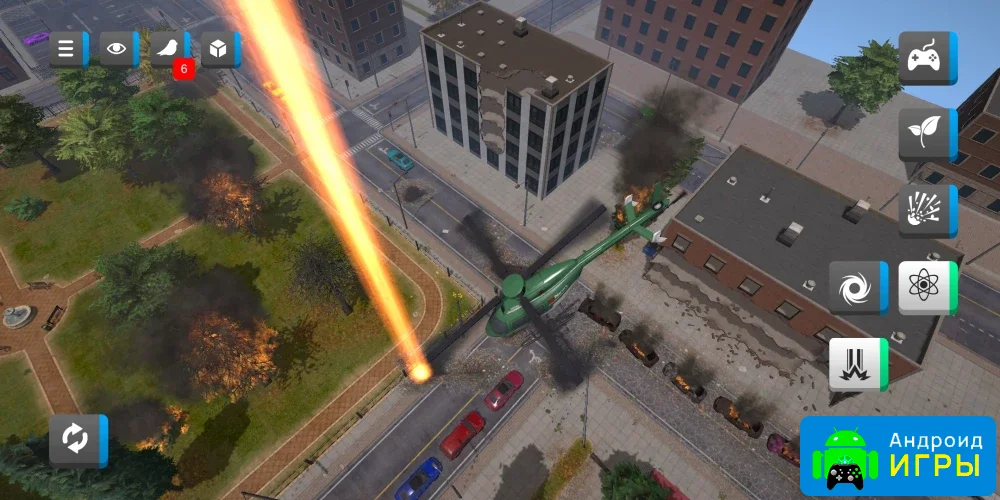Image resolution: width=1000 pixels, height=500 pixels.
Task: Open the gamepad controls button
Action: pos(925,58)
